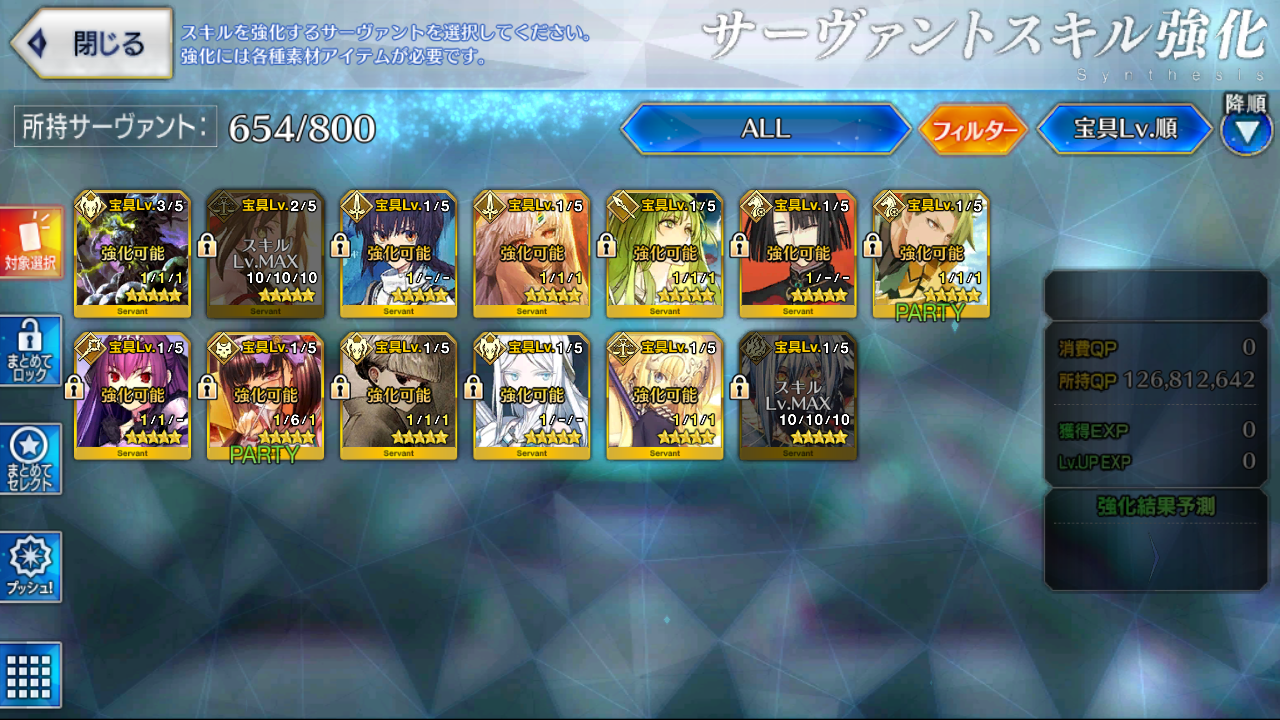
Task: Select the dark blue-haired servant card
Action: [398, 254]
